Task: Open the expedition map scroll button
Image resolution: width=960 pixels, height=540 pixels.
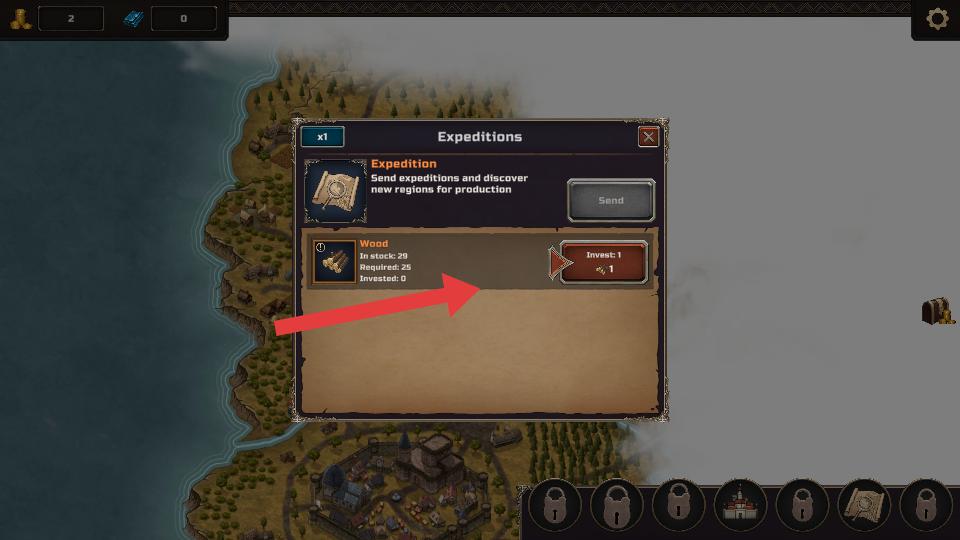Action: coord(863,505)
